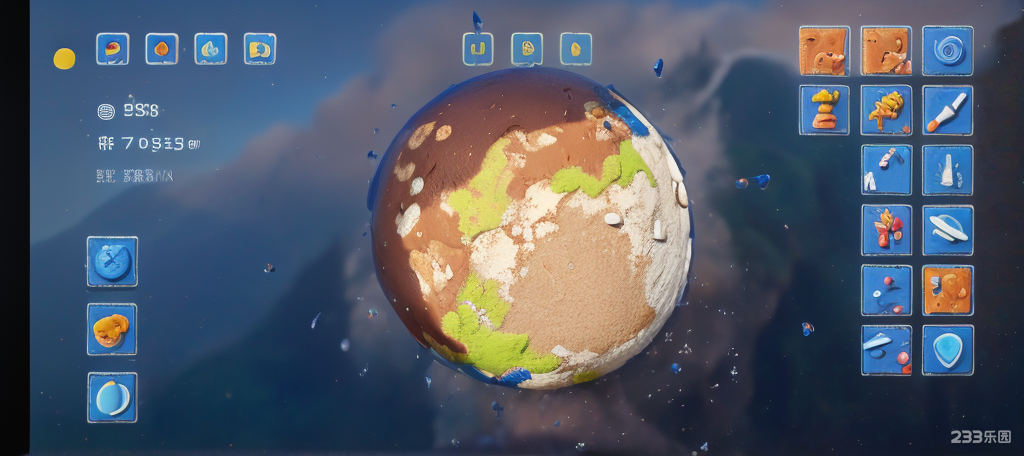Screen dimensions: 1024x456
Task: Choose the white paintbrush tool icon
Action: (947, 110)
